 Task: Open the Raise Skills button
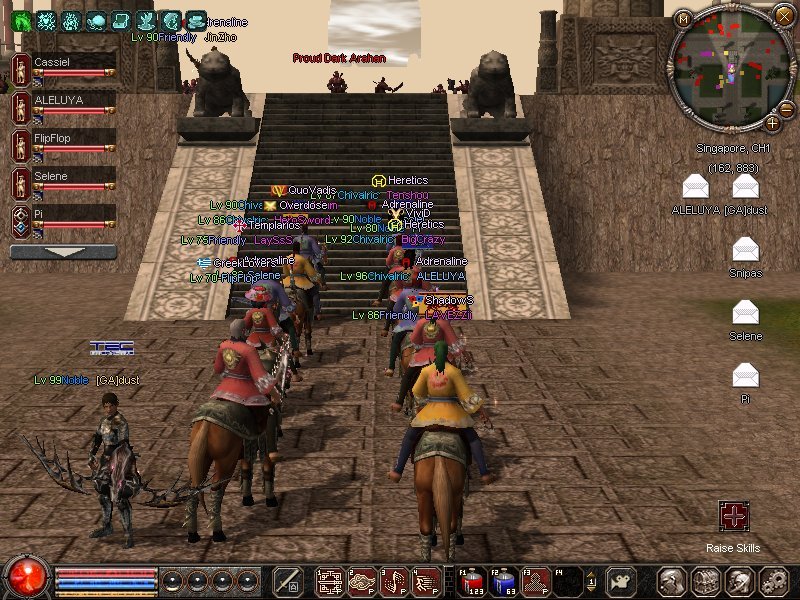point(734,516)
